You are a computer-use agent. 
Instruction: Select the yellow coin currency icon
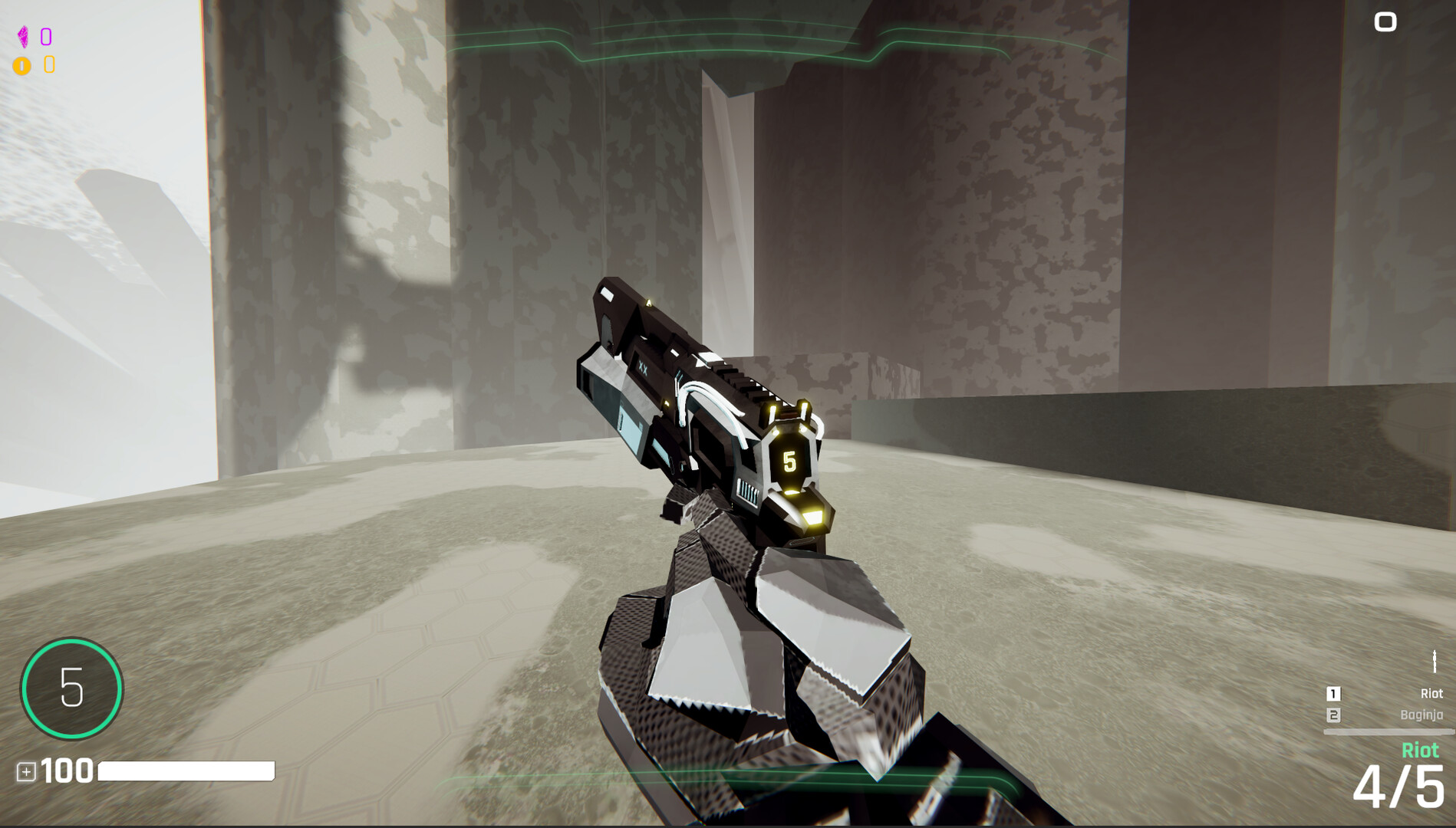coord(23,65)
